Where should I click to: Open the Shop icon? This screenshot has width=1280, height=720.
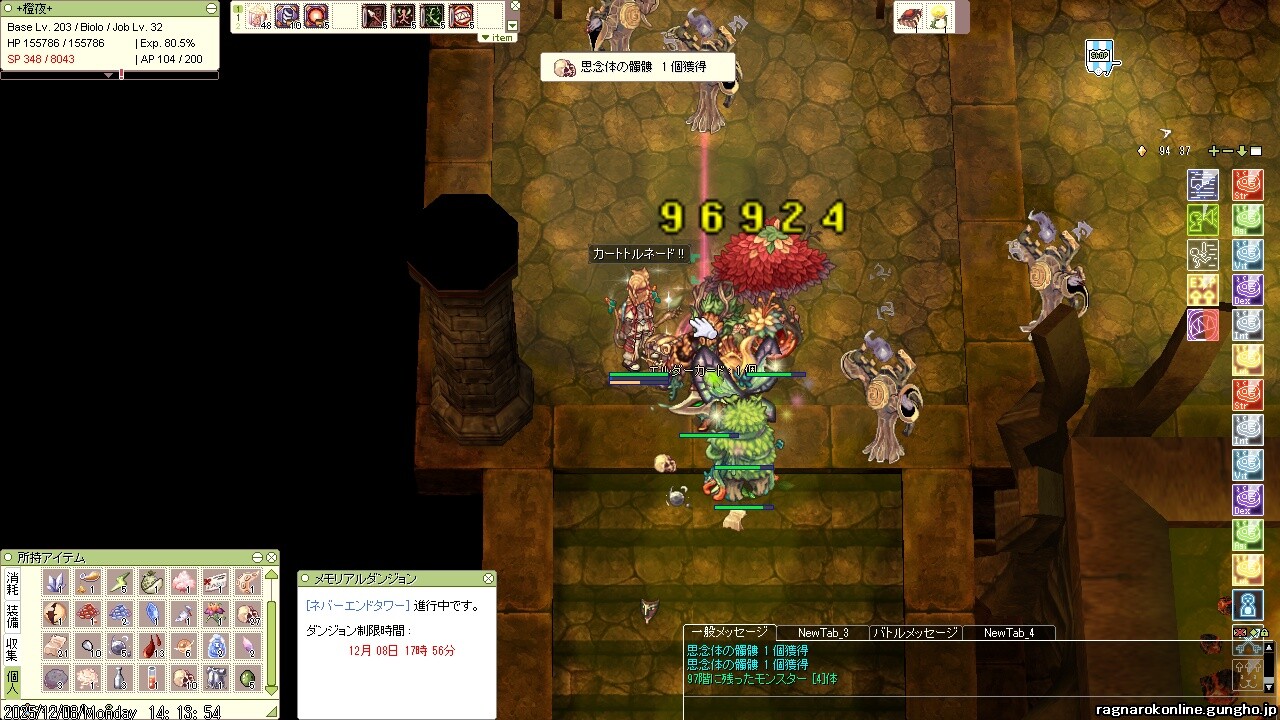[x=1099, y=55]
